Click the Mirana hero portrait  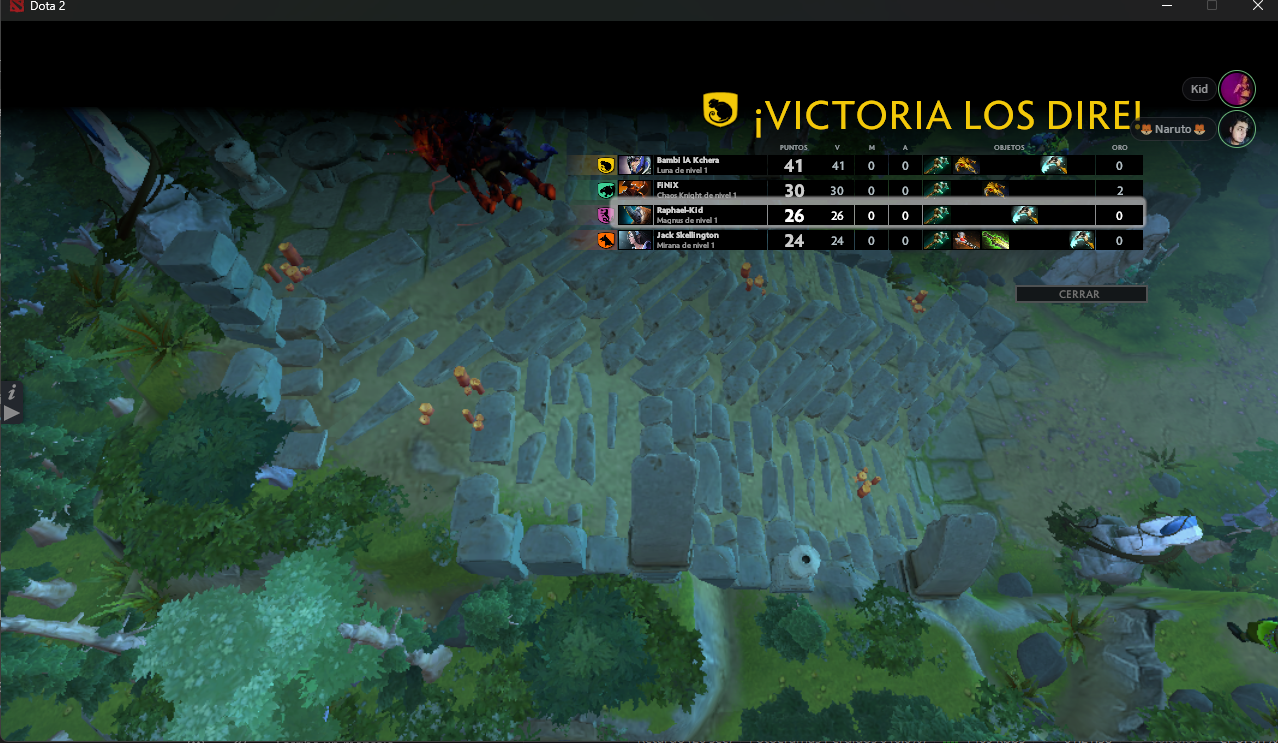click(634, 240)
